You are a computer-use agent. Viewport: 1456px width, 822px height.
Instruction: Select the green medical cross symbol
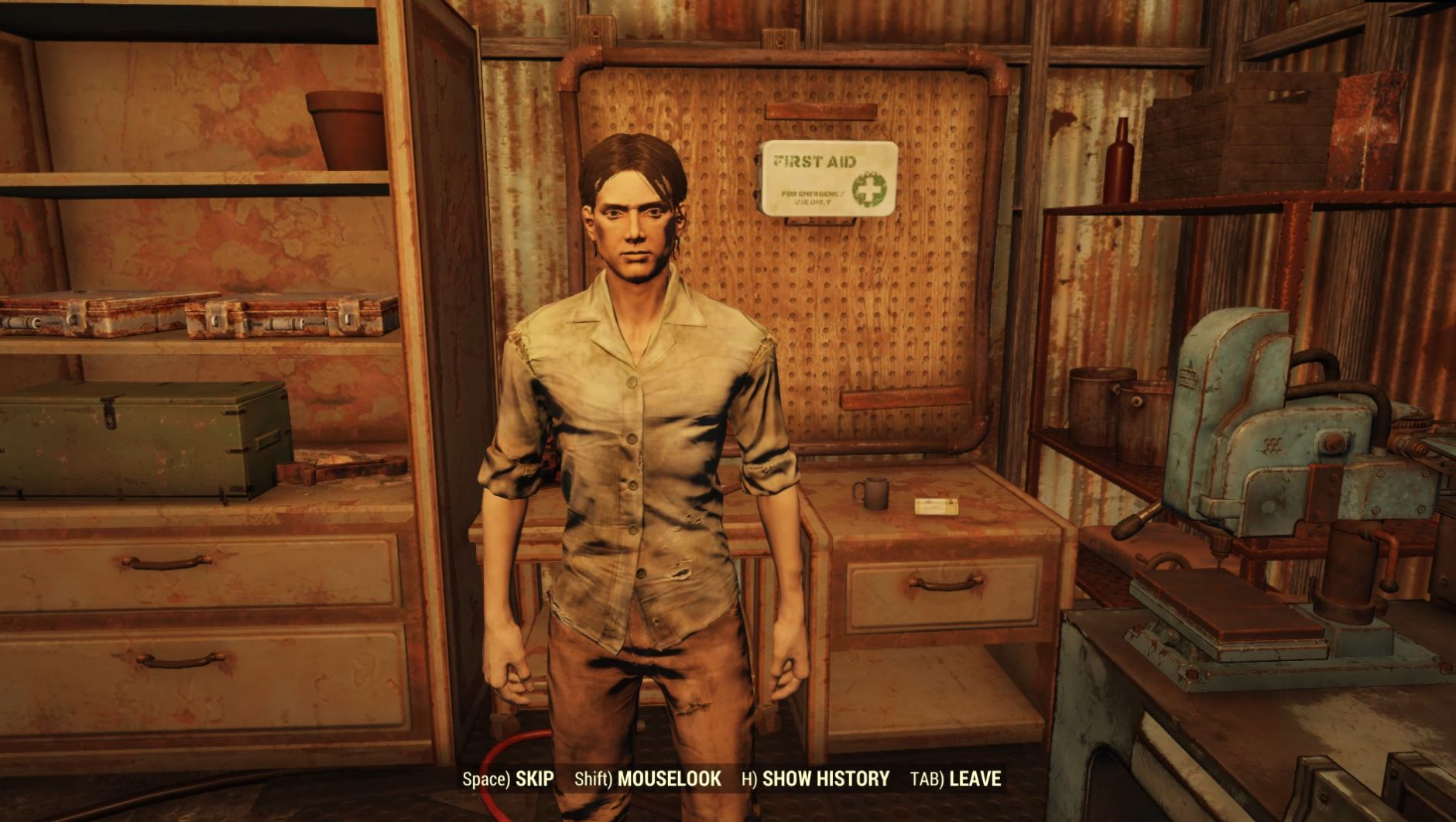coord(870,190)
